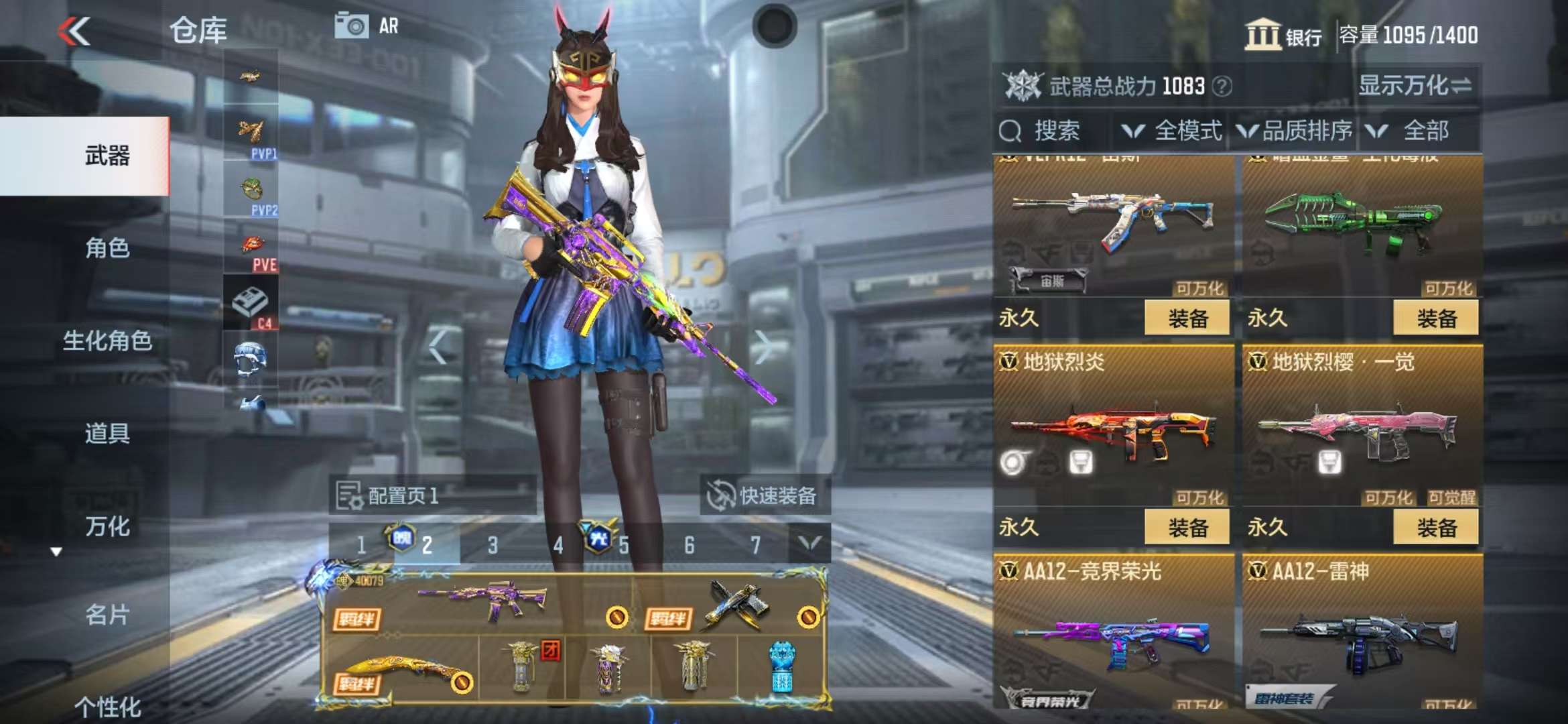This screenshot has height=724, width=1568.
Task: Select the C4 equipment slot
Action: [x=251, y=304]
